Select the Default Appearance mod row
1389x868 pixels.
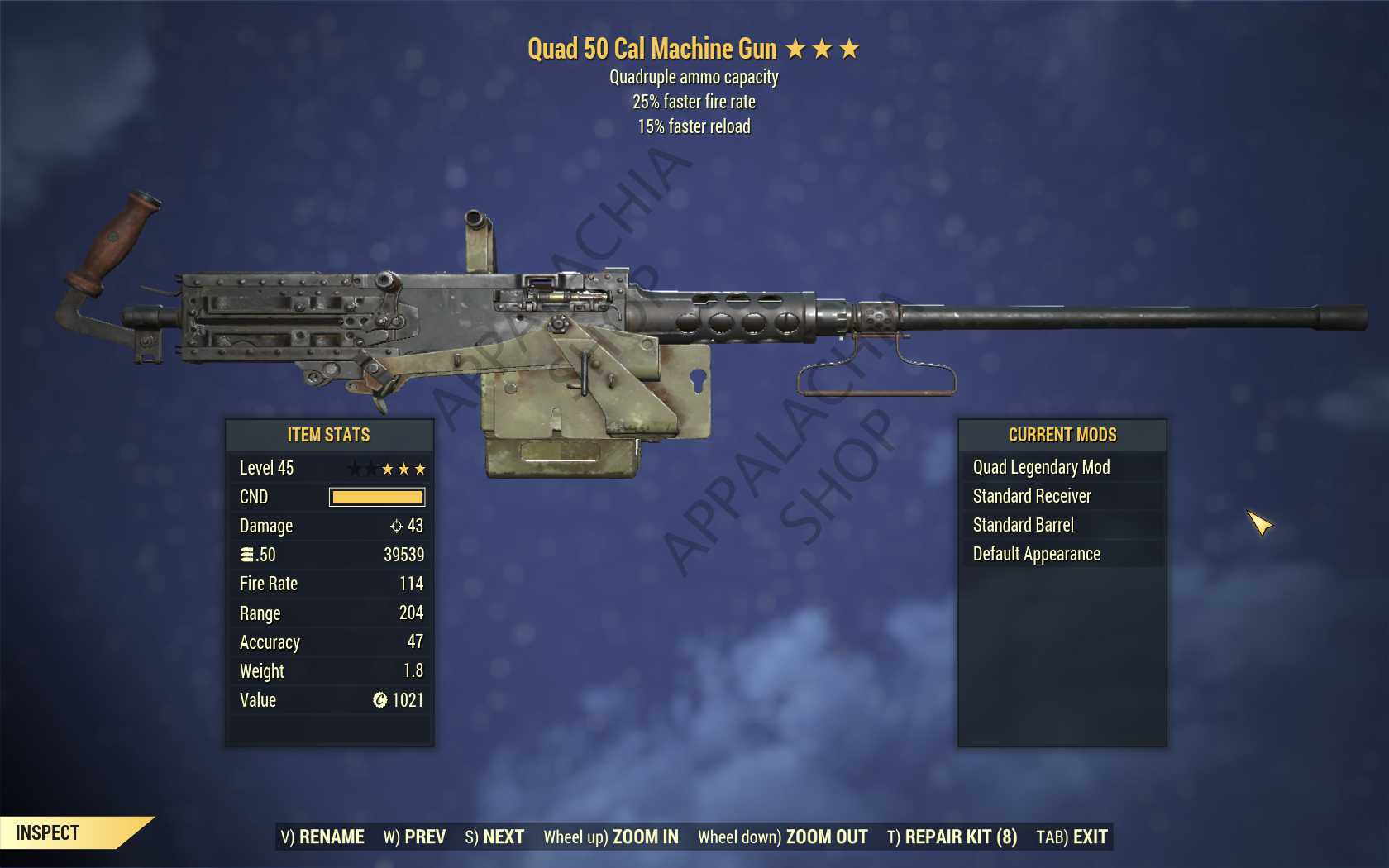point(1062,554)
